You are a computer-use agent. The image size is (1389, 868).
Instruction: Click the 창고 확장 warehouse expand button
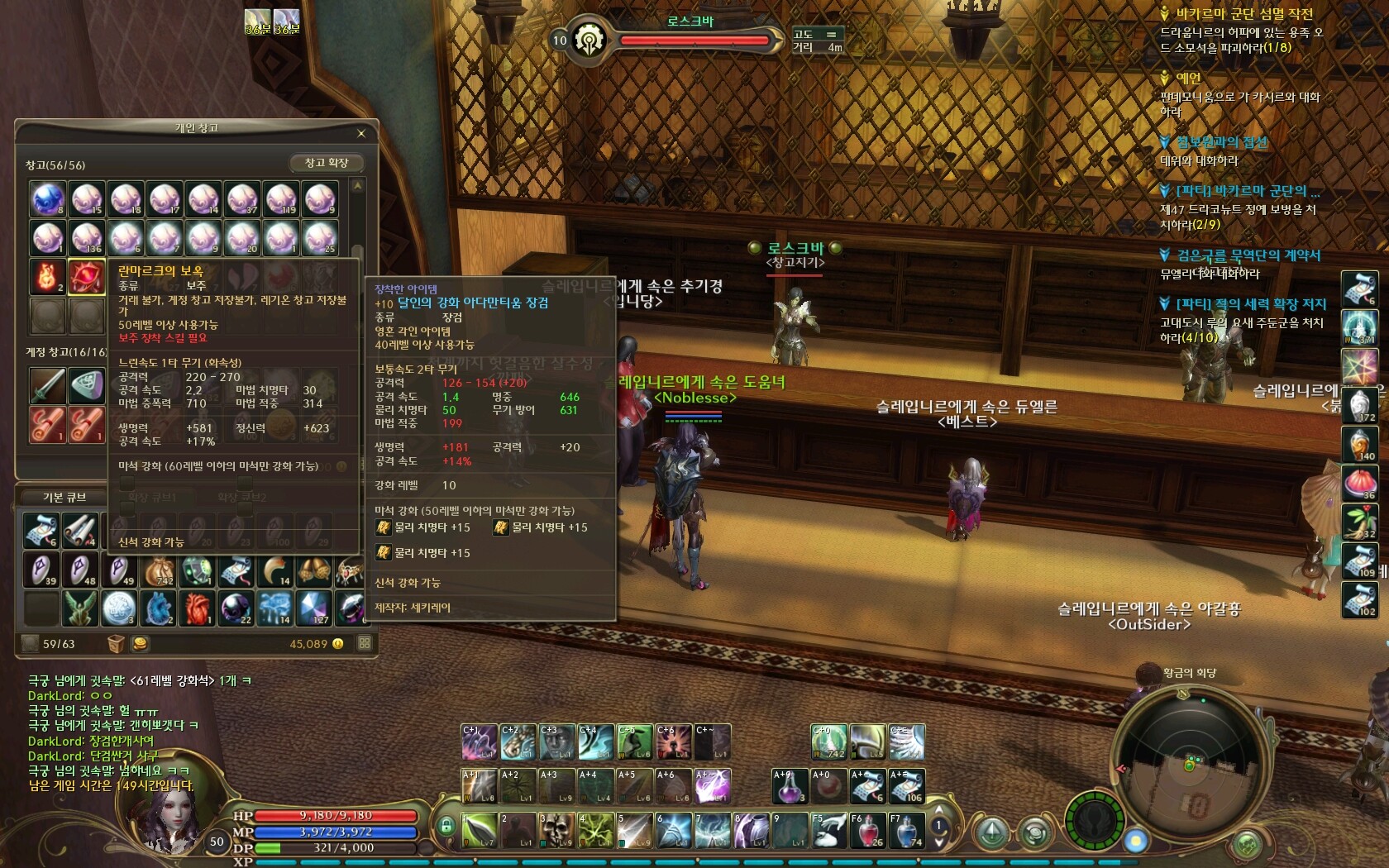tap(327, 163)
